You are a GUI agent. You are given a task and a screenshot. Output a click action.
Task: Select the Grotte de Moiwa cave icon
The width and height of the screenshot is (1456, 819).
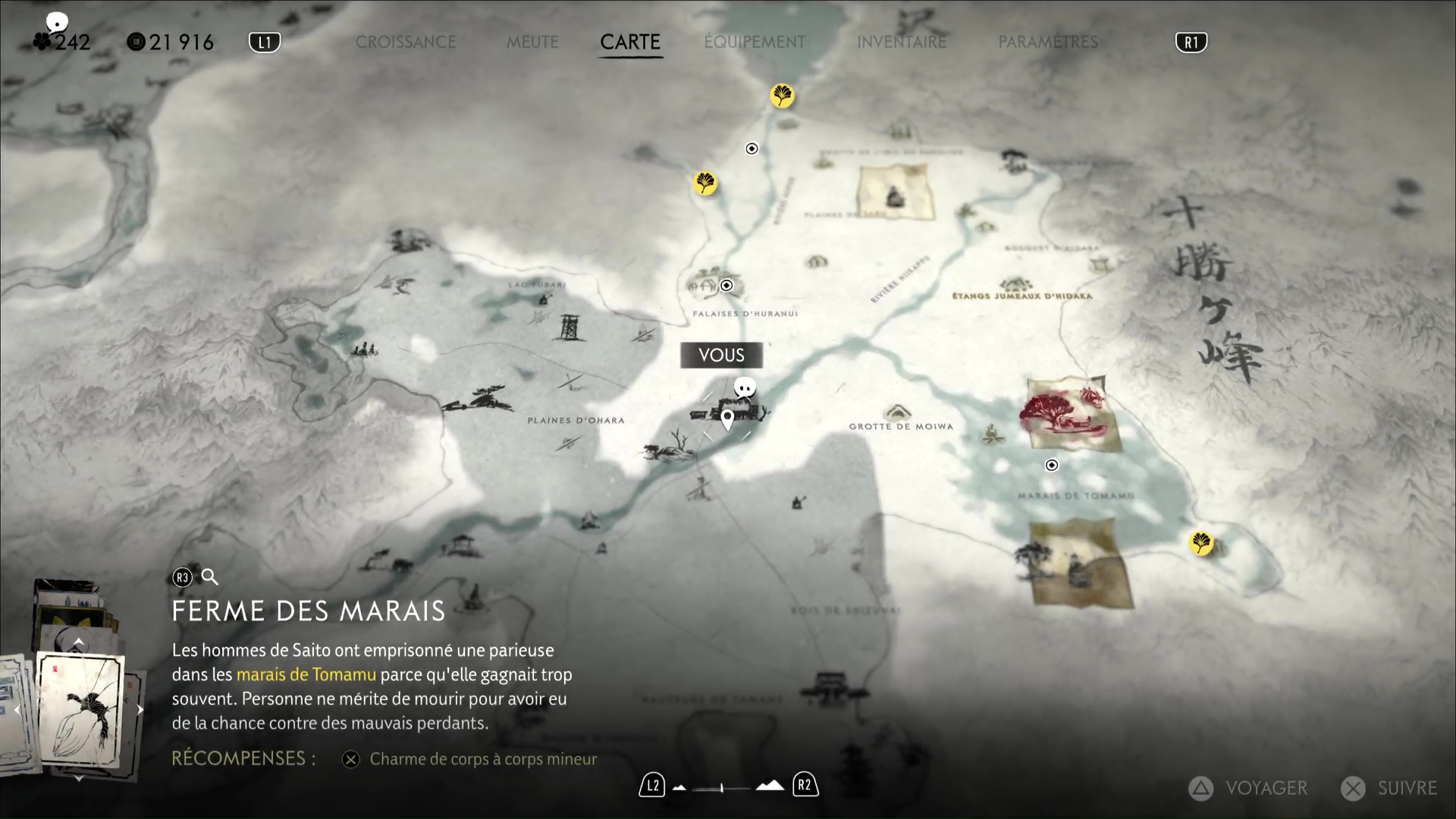click(899, 412)
